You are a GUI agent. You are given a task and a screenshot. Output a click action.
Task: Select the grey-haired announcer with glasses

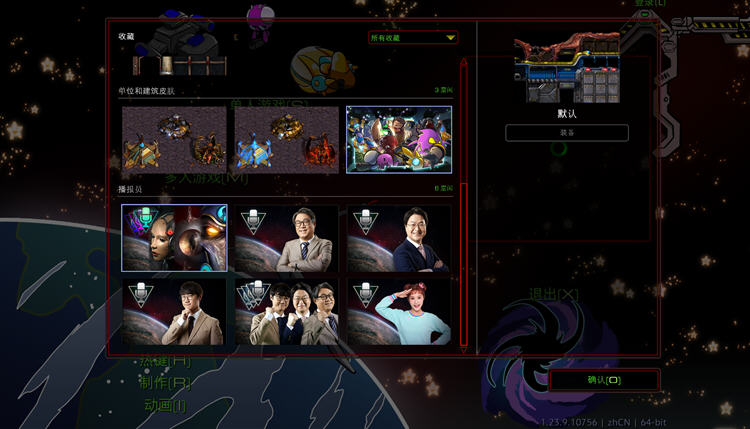point(286,238)
